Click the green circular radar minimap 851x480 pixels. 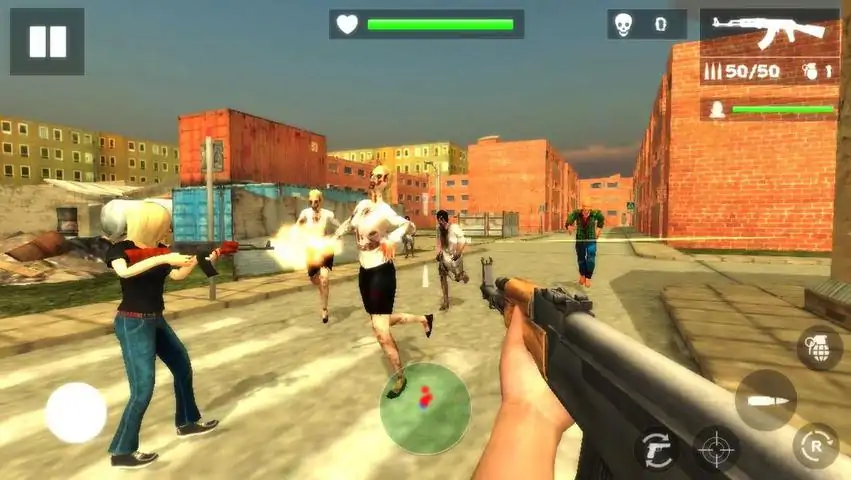tap(425, 408)
